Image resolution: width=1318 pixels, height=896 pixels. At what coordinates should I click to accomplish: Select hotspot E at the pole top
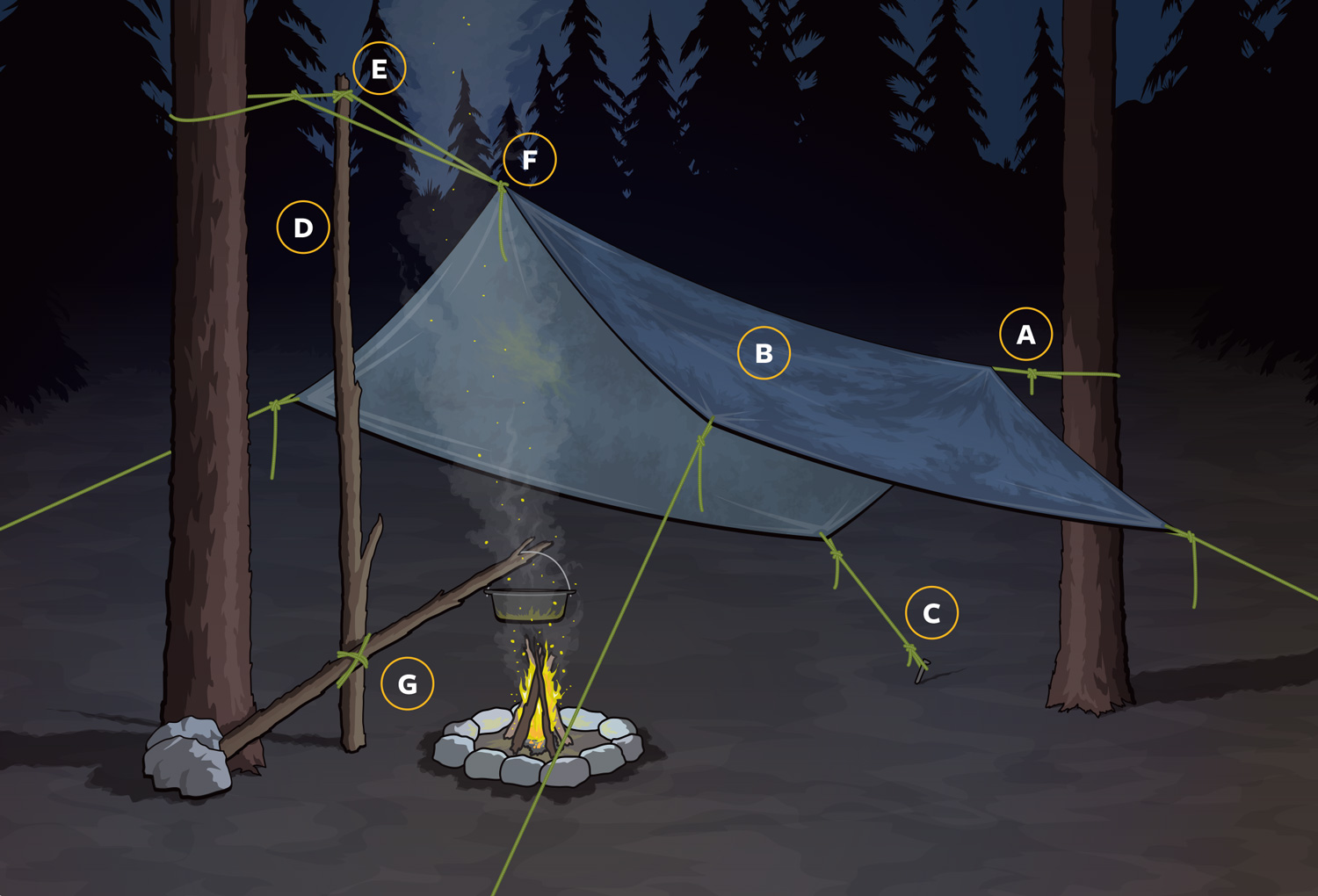point(380,69)
